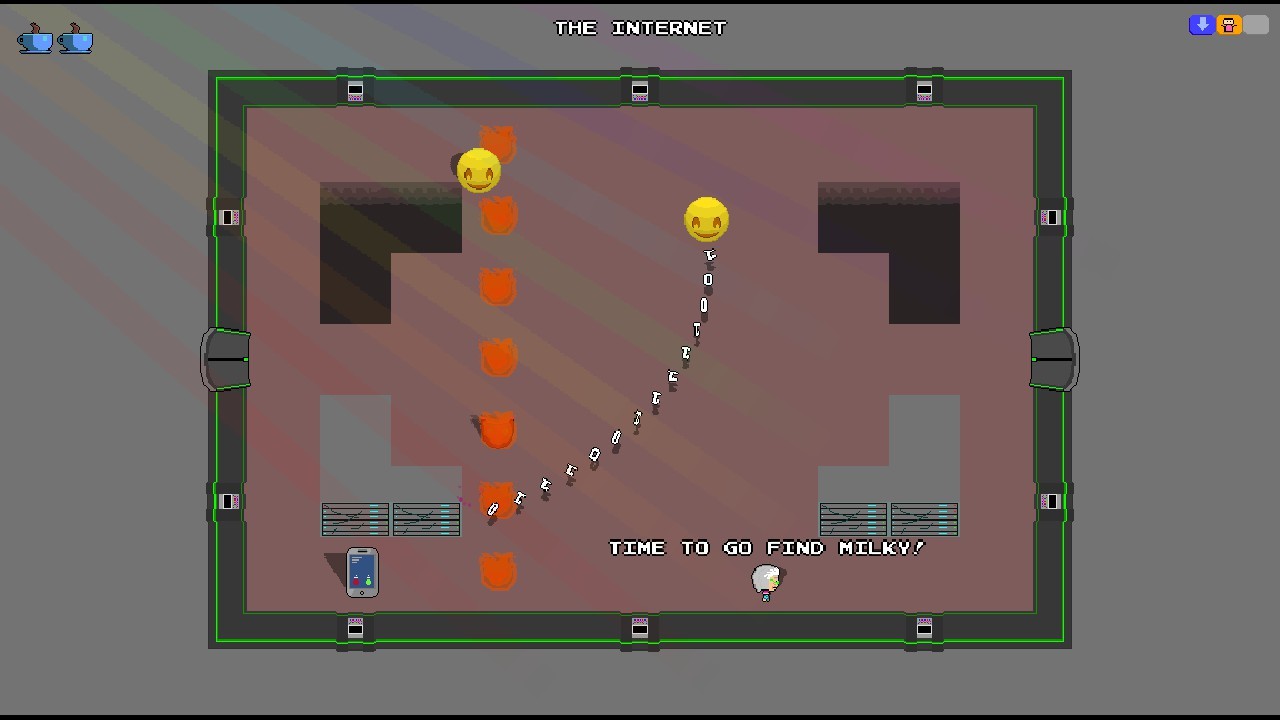The height and width of the screenshot is (720, 1280).
Task: Click the second teacup life icon
Action: pyautogui.click(x=75, y=40)
